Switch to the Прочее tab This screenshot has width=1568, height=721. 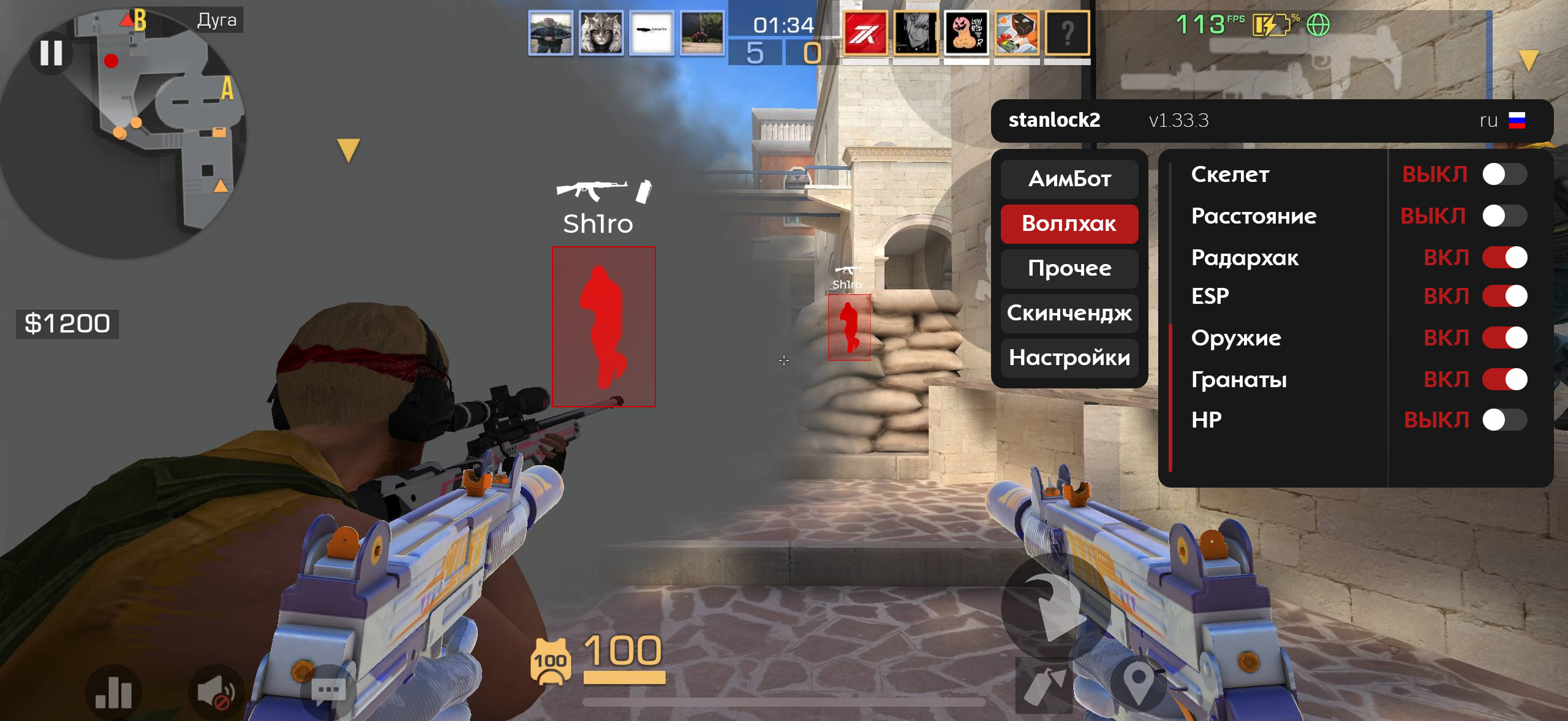(1069, 268)
